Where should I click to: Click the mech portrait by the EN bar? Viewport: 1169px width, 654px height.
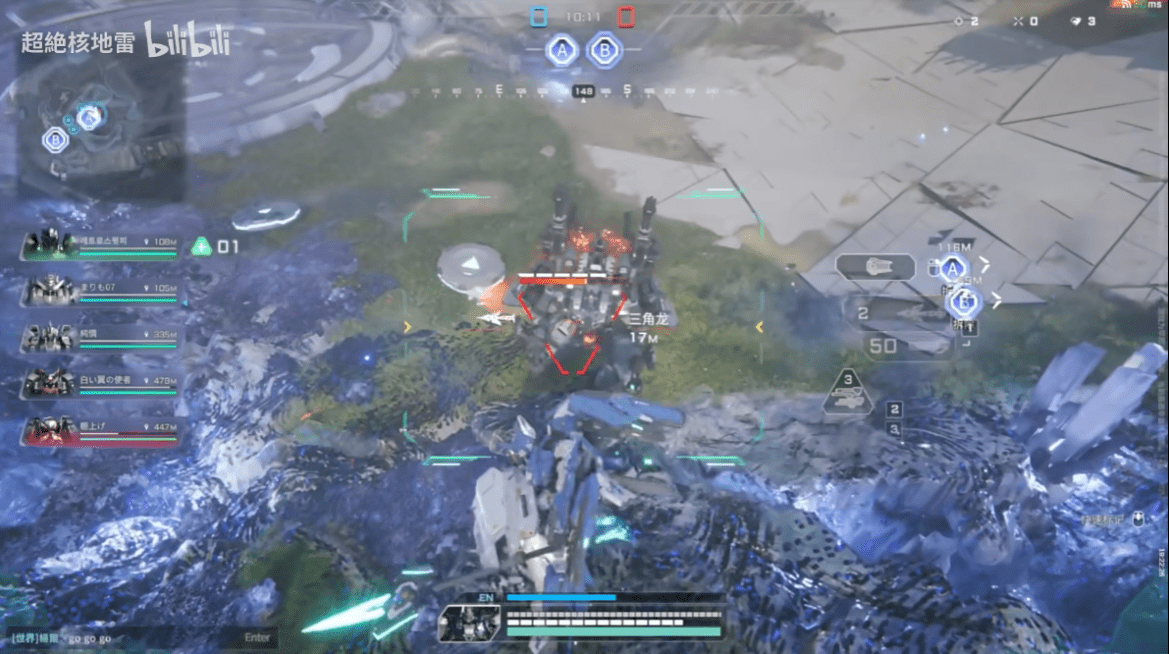click(x=469, y=623)
